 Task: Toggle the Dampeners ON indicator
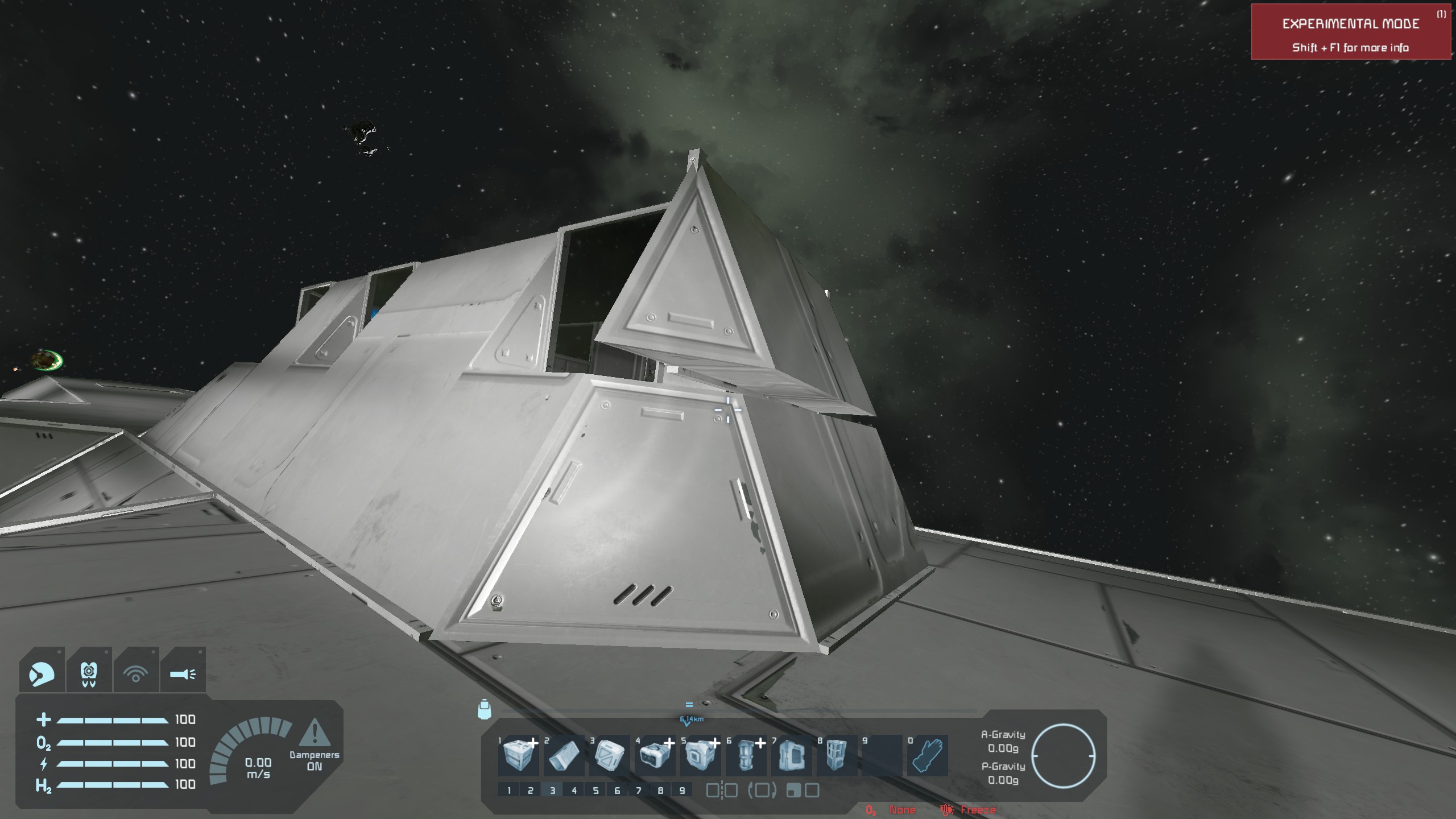coord(314,745)
